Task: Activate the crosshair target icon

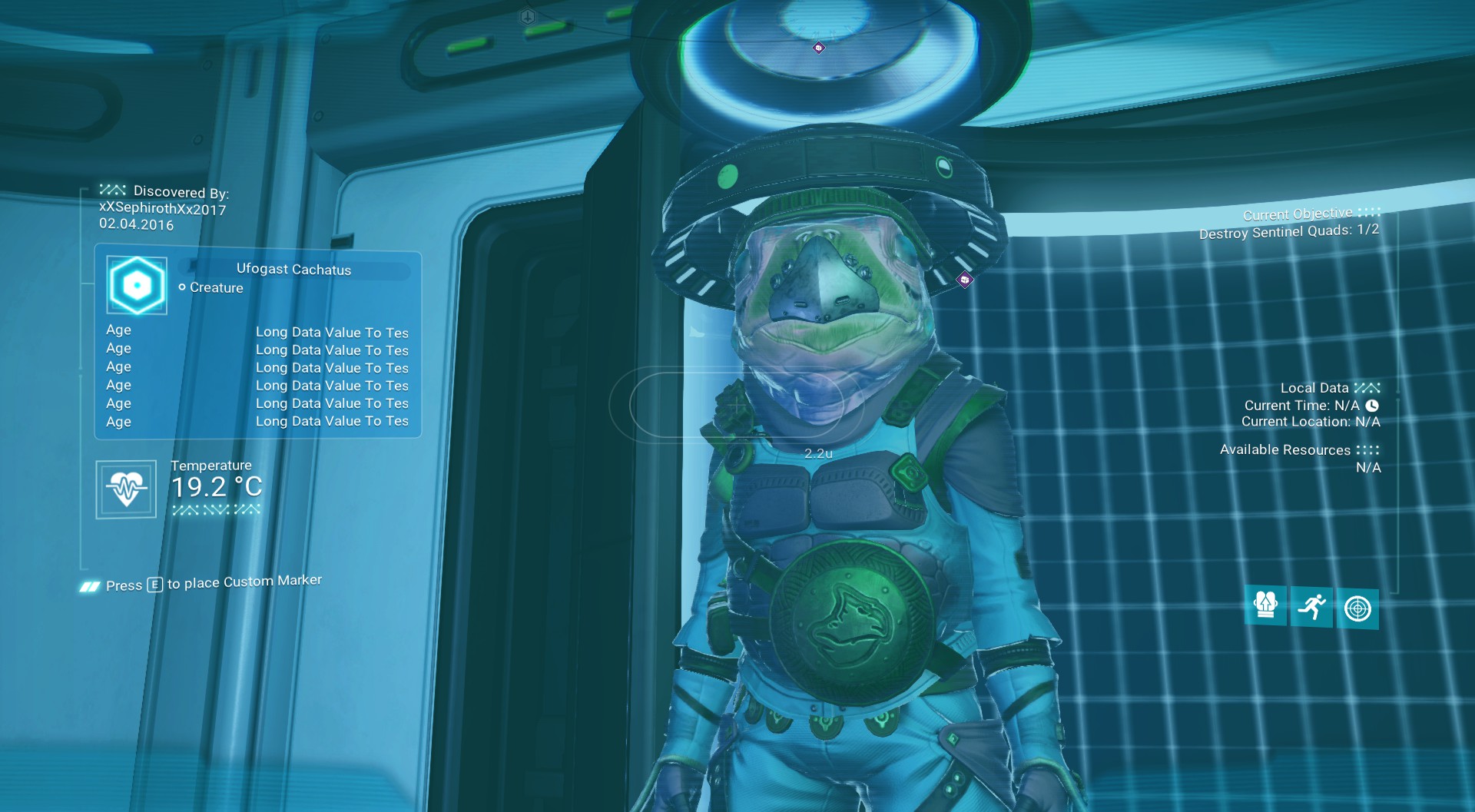Action: click(1357, 609)
